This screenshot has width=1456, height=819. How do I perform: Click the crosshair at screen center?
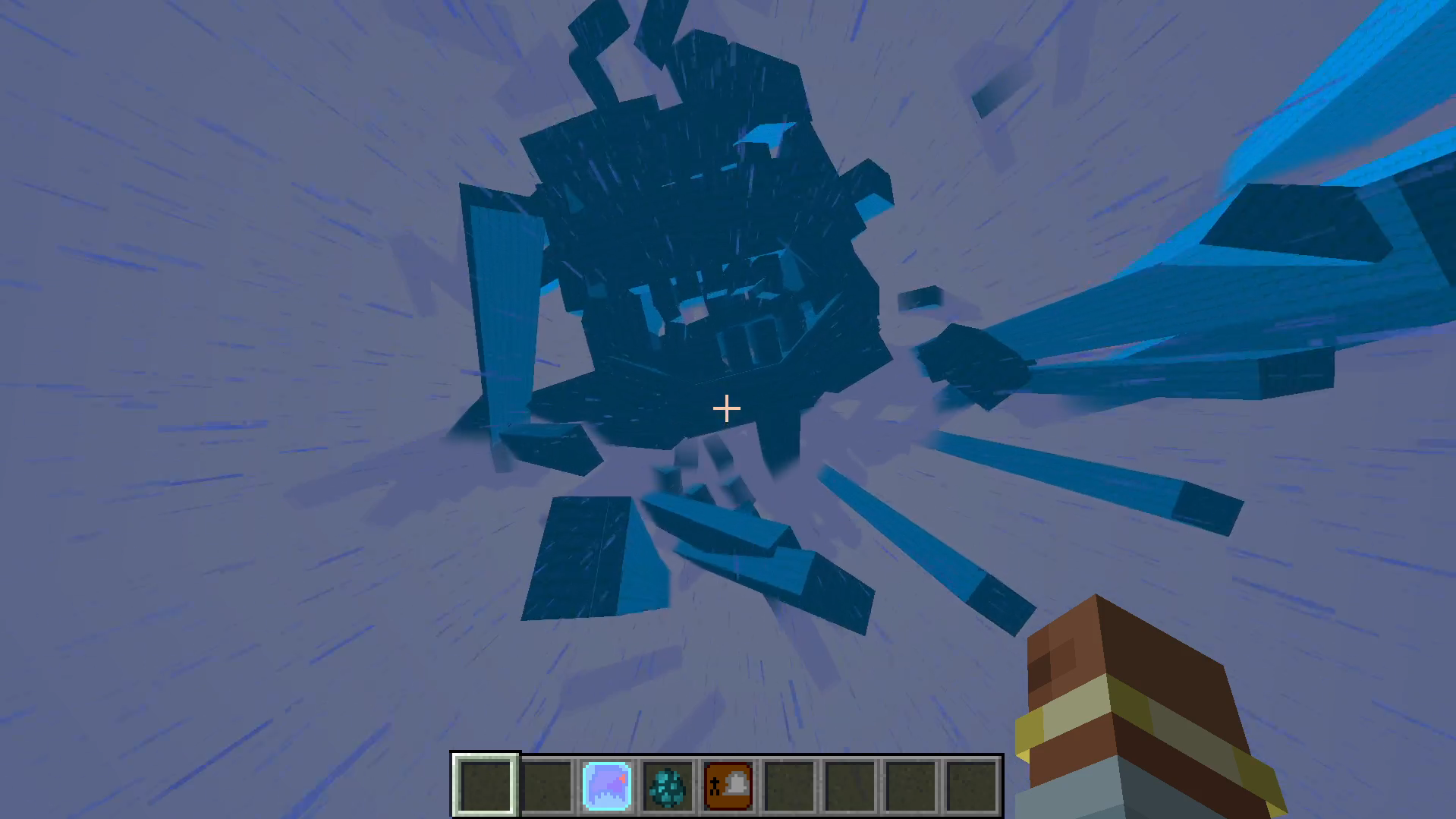726,409
